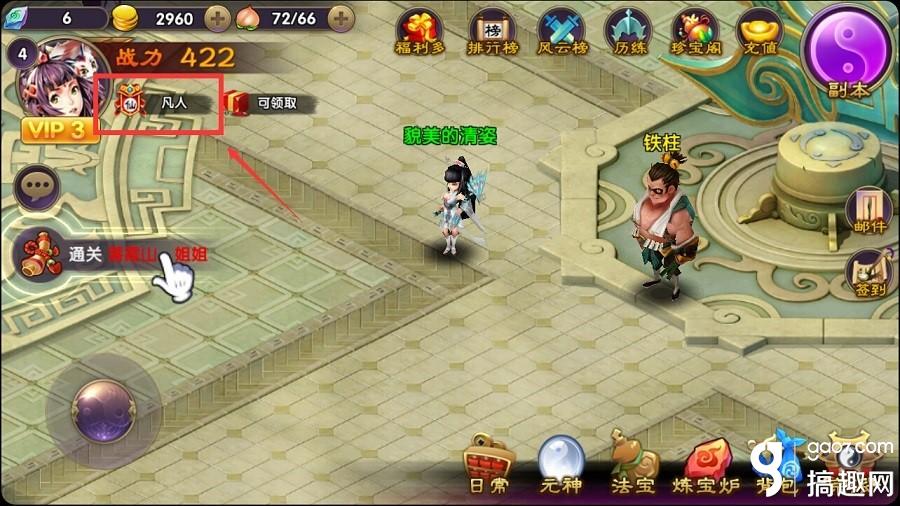Open the 充值 recharge icon

(x=759, y=33)
